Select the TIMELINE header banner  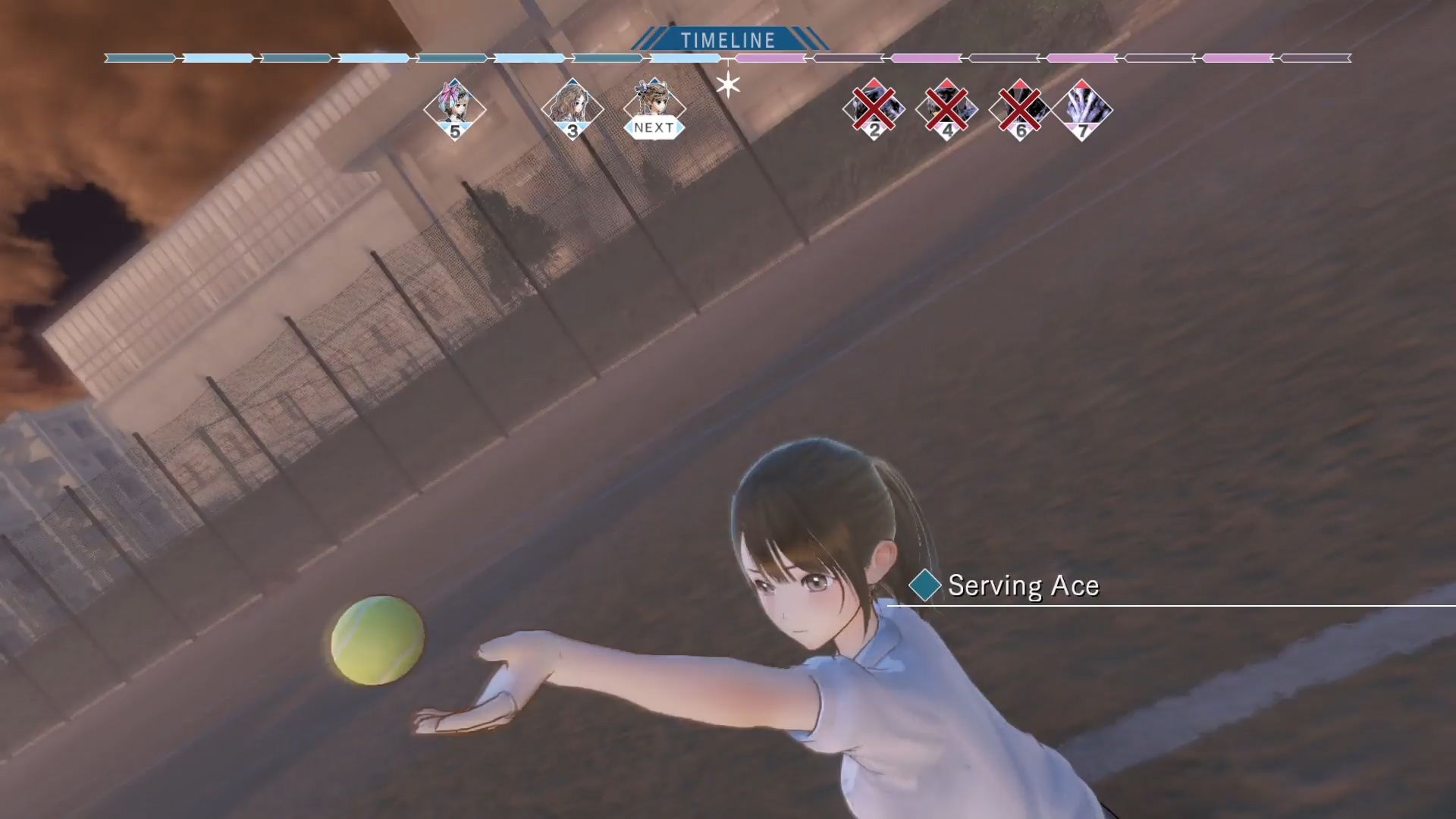point(728,37)
